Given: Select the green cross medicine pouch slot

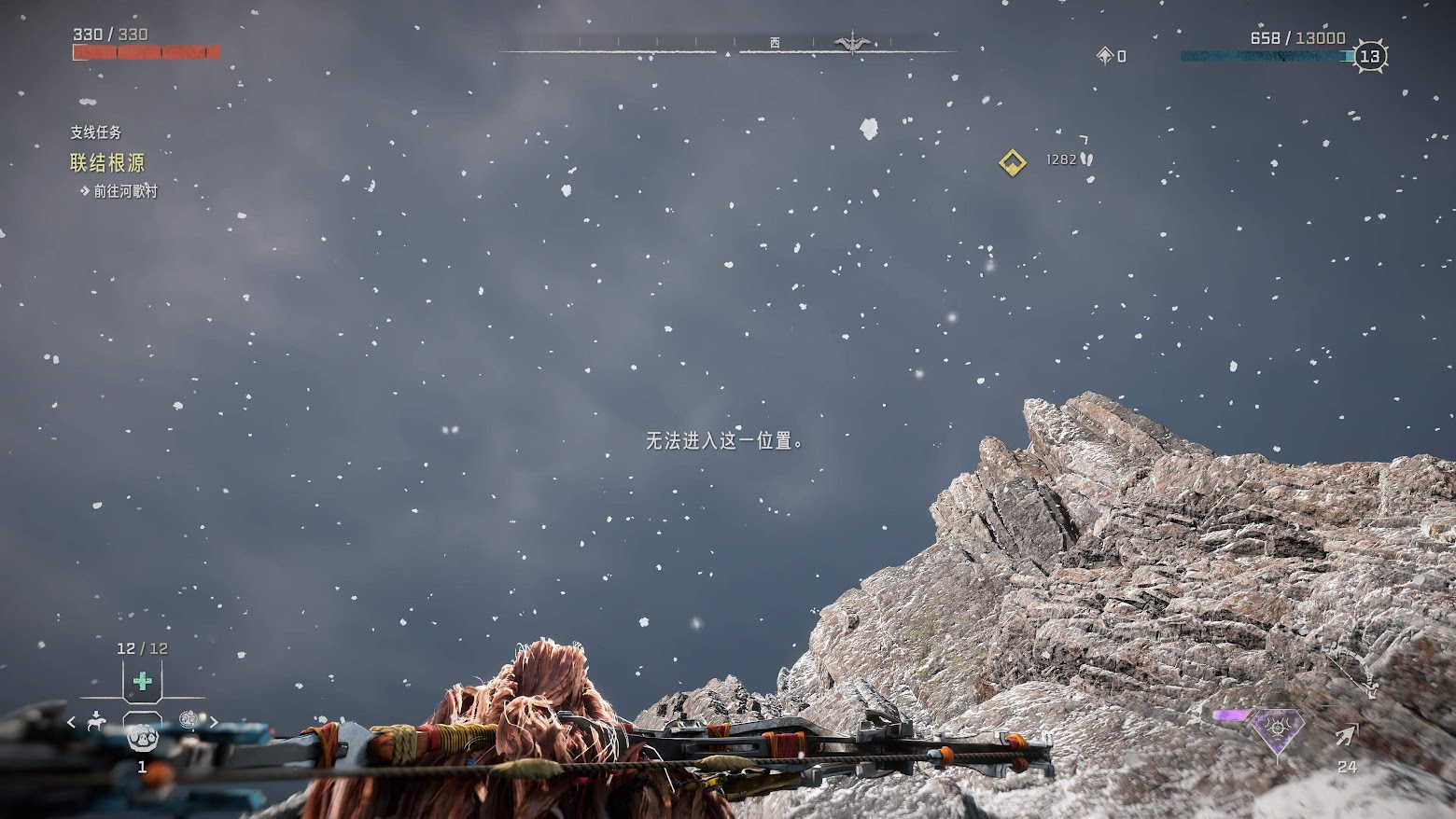Looking at the screenshot, I should [x=143, y=682].
